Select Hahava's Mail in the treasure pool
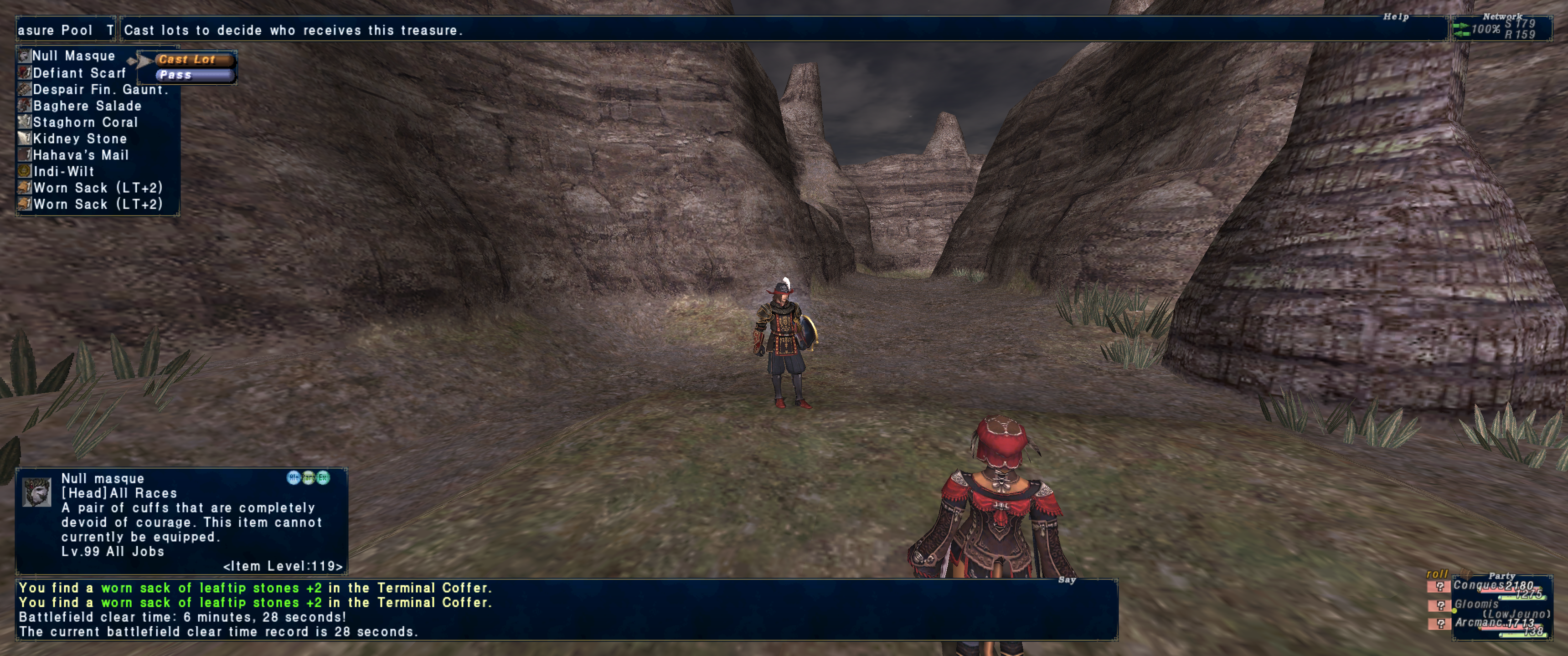Image resolution: width=1568 pixels, height=656 pixels. (x=80, y=155)
